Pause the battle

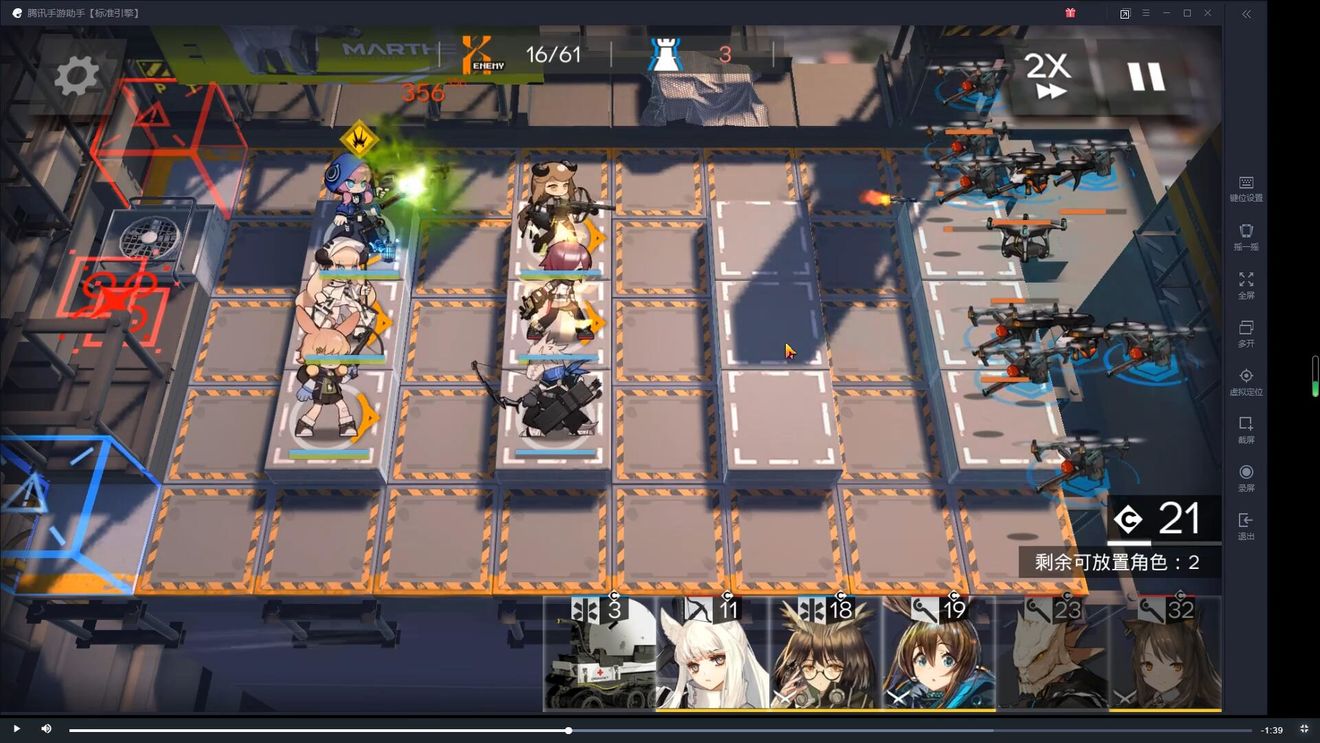pos(1146,77)
